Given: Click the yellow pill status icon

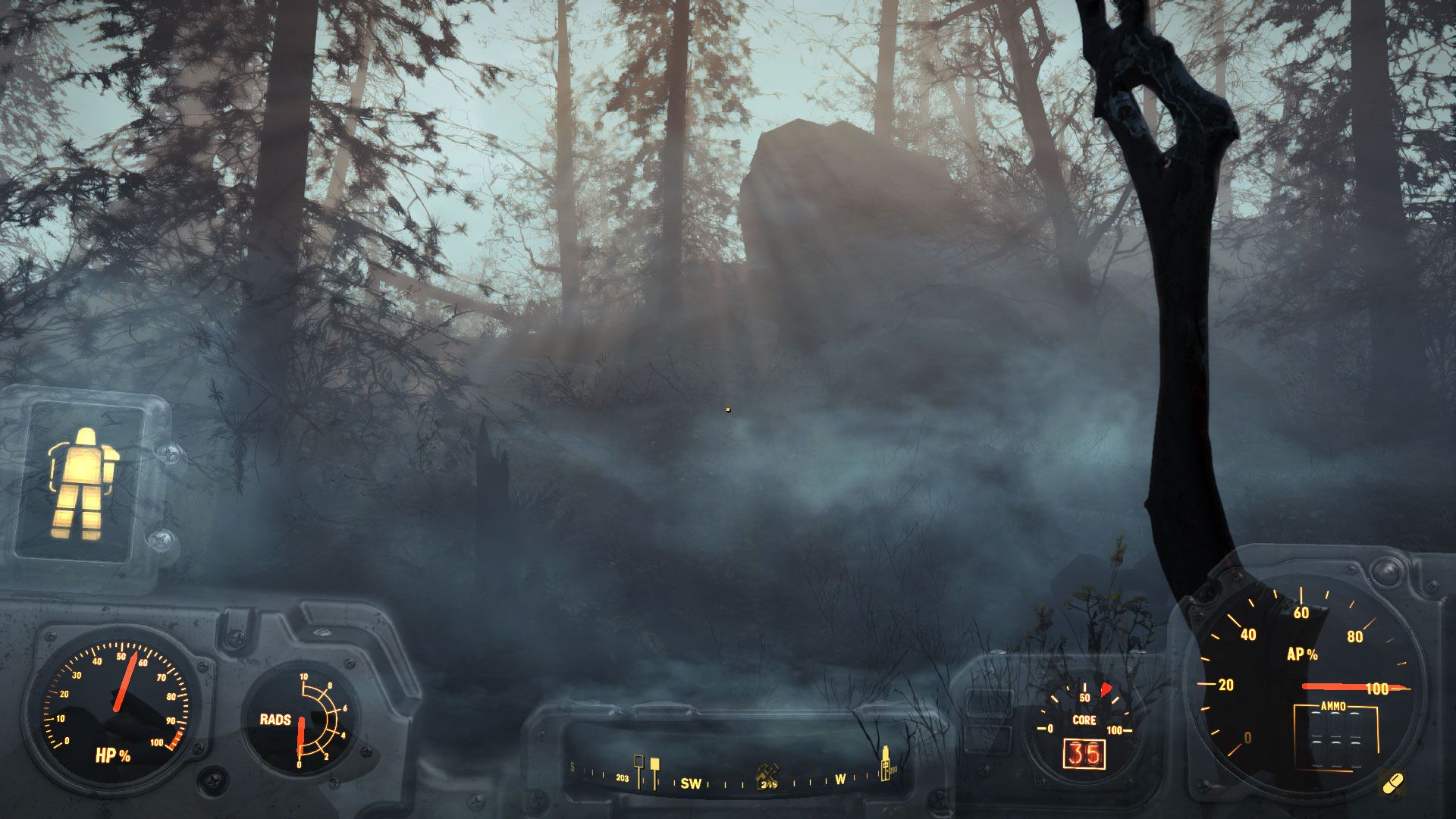Looking at the screenshot, I should pos(1392,783).
